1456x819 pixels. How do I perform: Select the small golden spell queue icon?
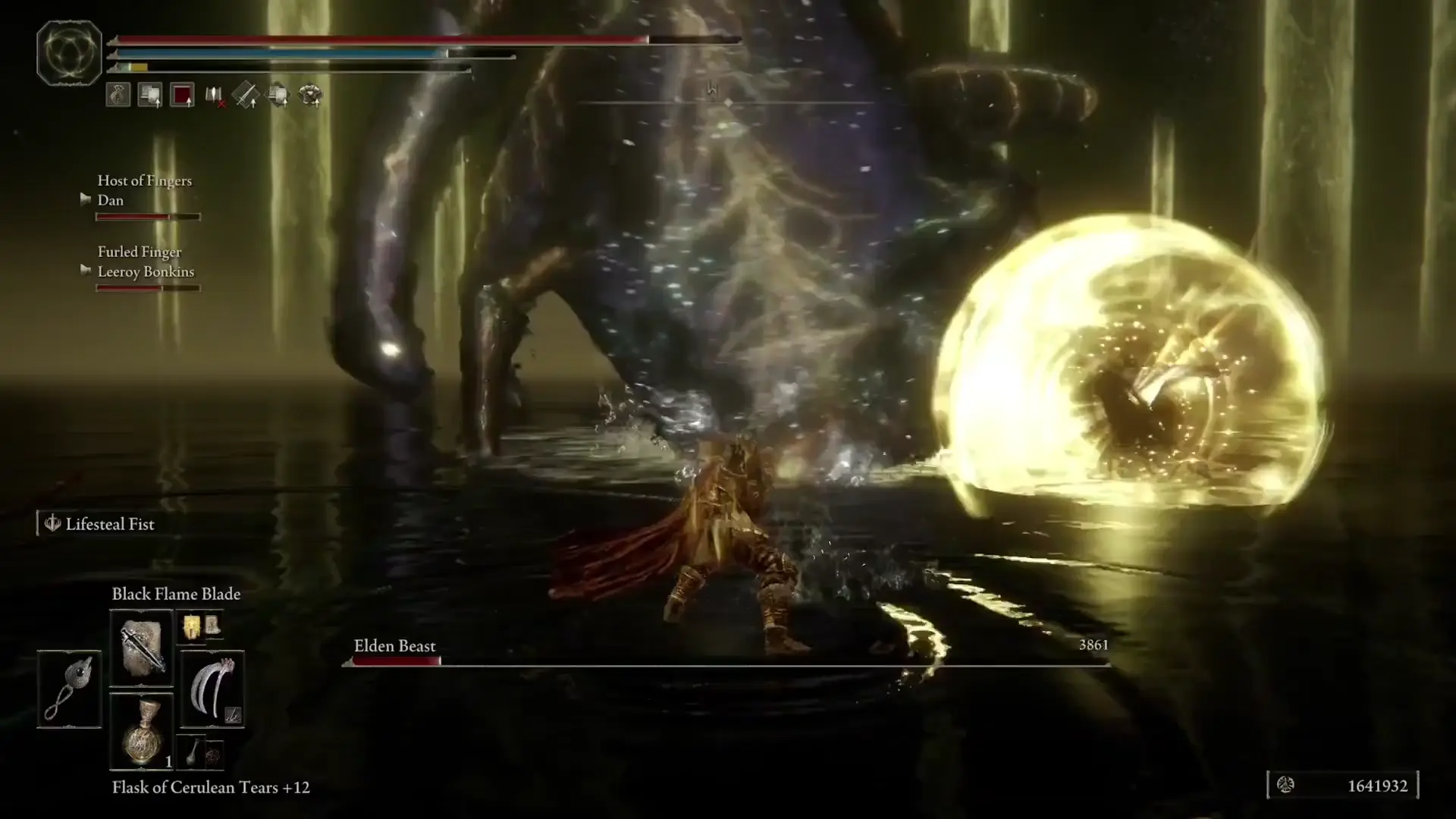click(191, 626)
